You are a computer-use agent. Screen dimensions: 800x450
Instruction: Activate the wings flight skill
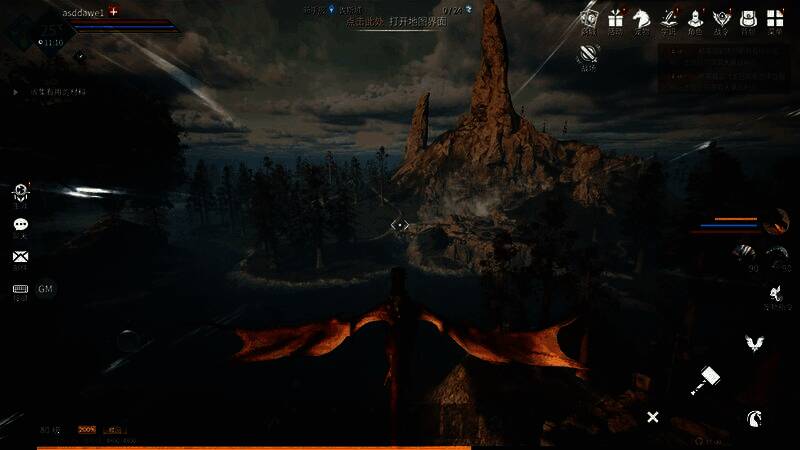pos(754,344)
